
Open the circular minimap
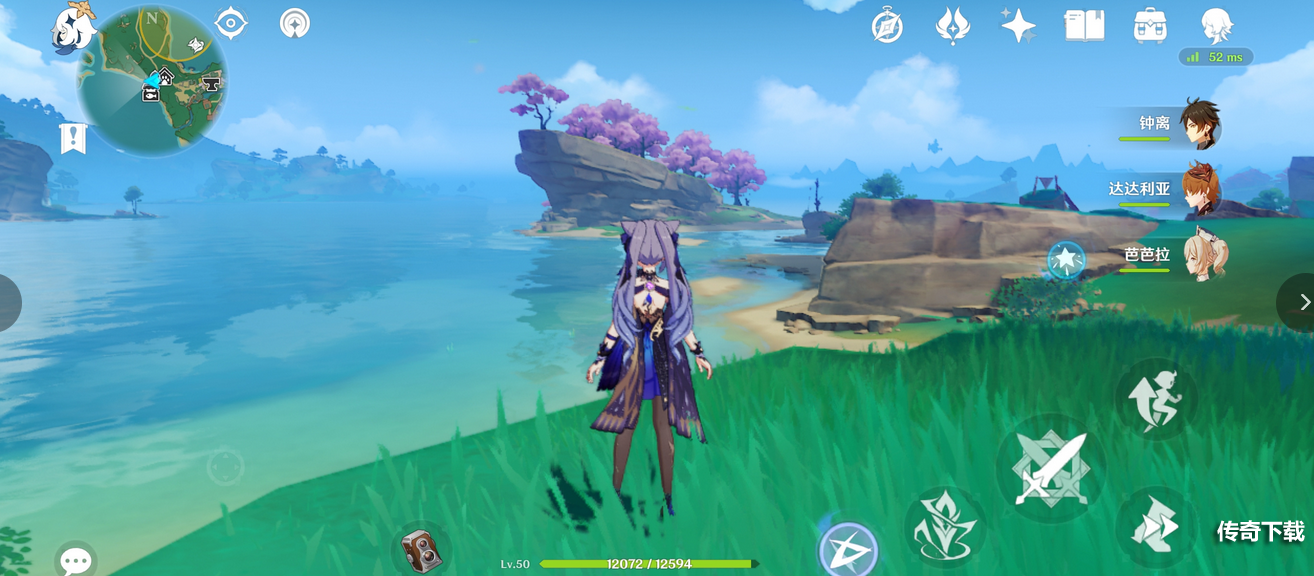pos(152,80)
